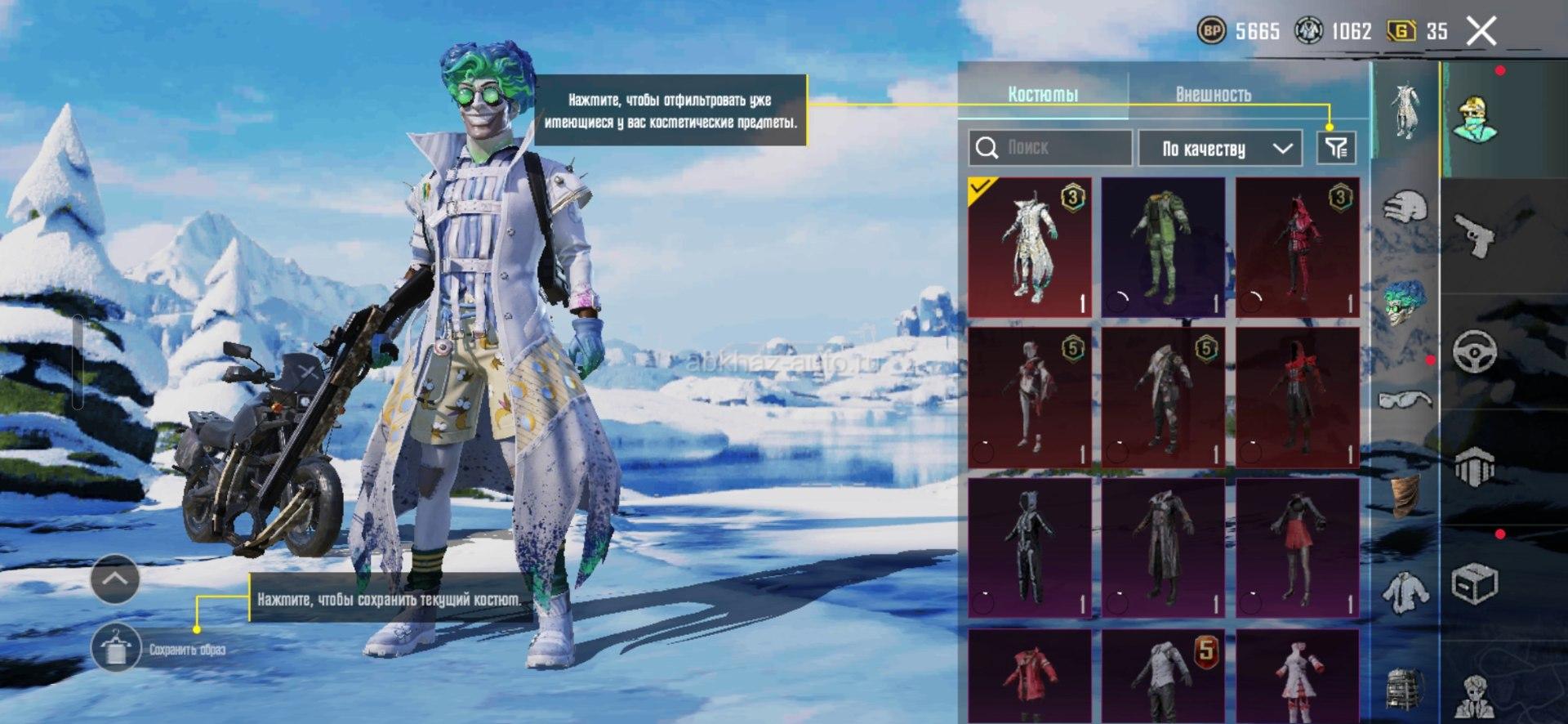Choose the green military outfit tile
Screen dimensions: 1568x724
[x=1163, y=247]
